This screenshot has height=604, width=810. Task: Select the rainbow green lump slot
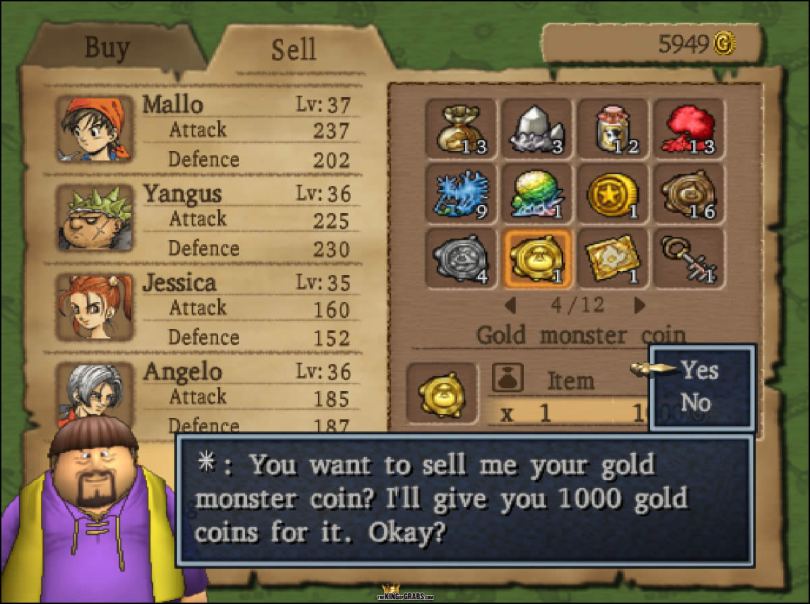[537, 193]
